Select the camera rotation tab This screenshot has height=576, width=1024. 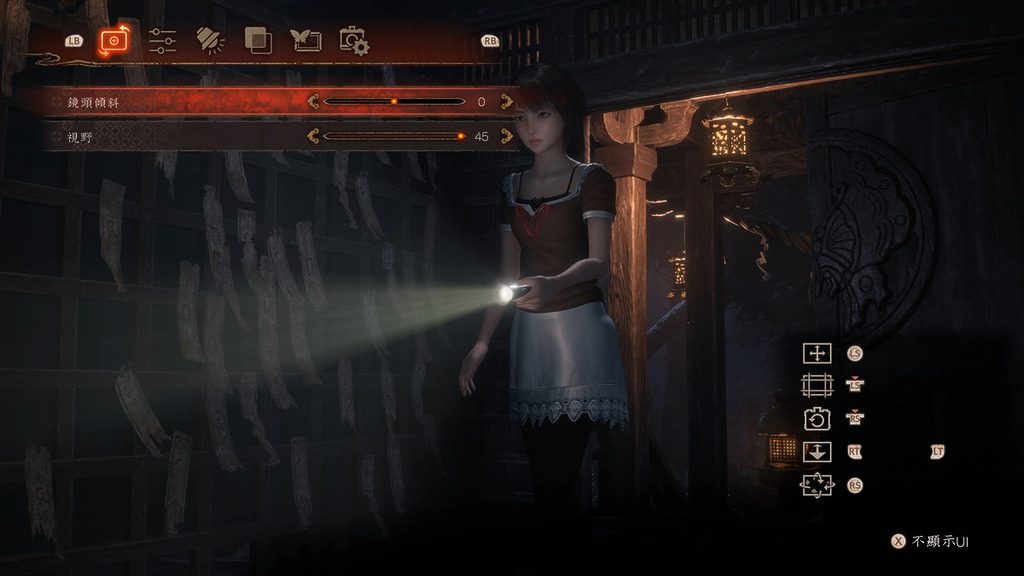[x=114, y=41]
